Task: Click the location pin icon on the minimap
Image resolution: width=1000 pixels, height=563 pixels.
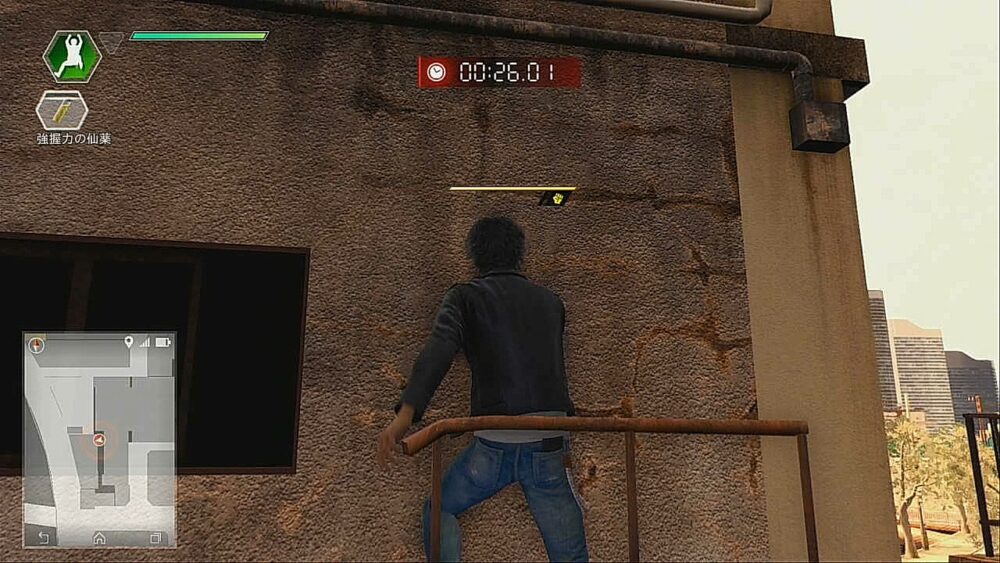Action: pos(129,343)
